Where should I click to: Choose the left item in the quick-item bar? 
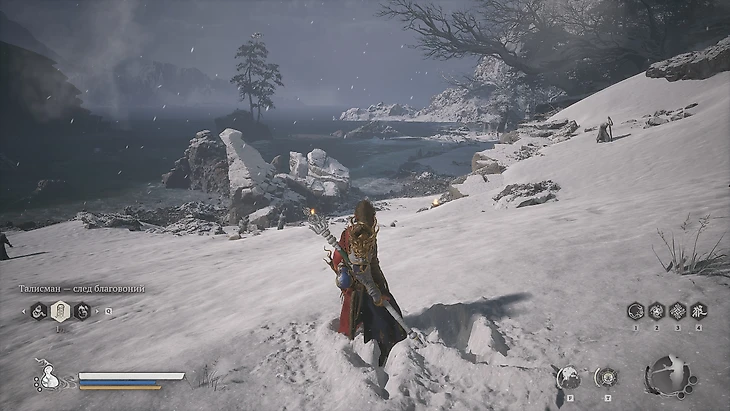(39, 311)
